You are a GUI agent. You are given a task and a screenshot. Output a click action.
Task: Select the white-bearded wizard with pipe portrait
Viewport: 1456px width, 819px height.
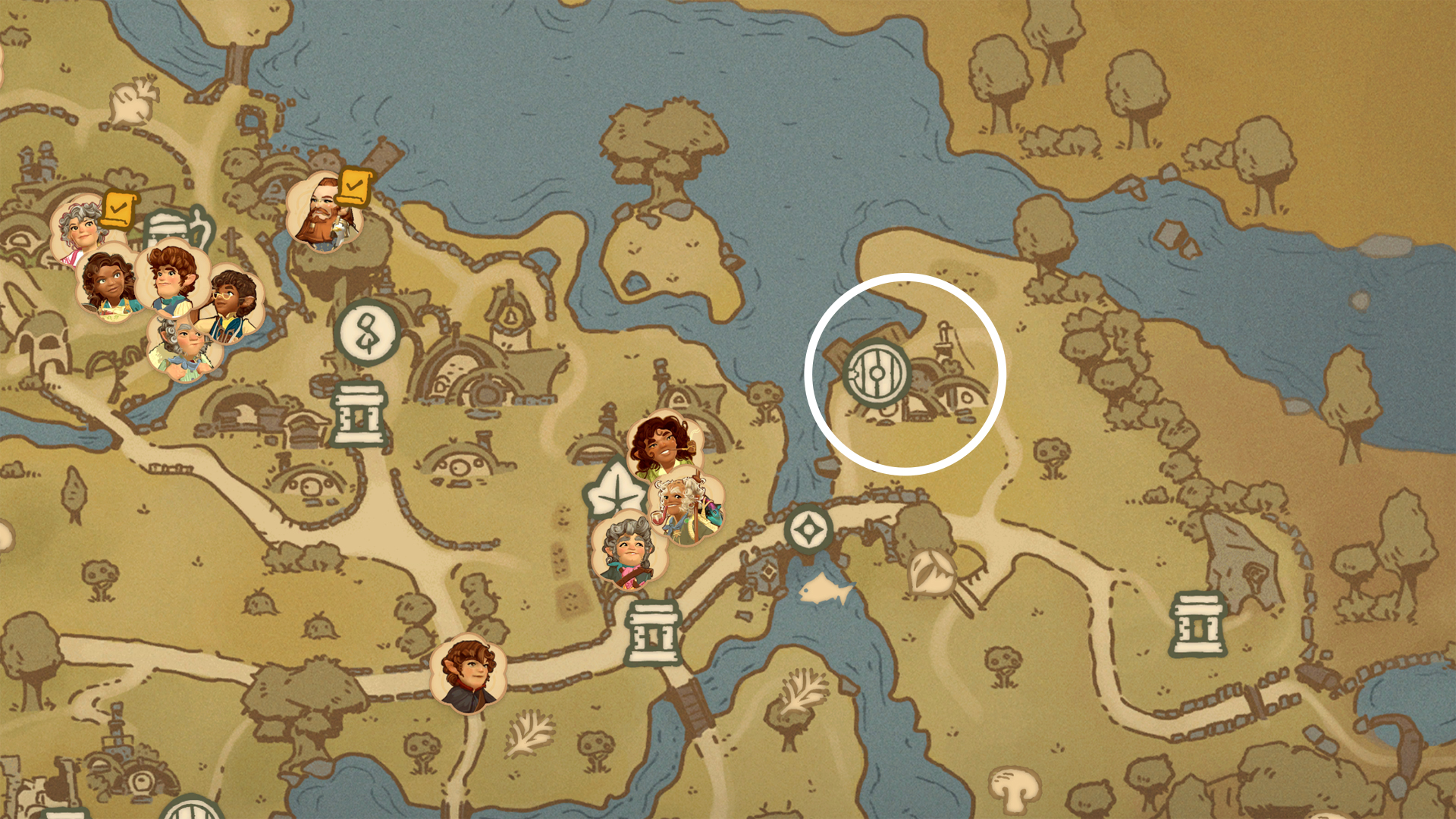[x=685, y=508]
